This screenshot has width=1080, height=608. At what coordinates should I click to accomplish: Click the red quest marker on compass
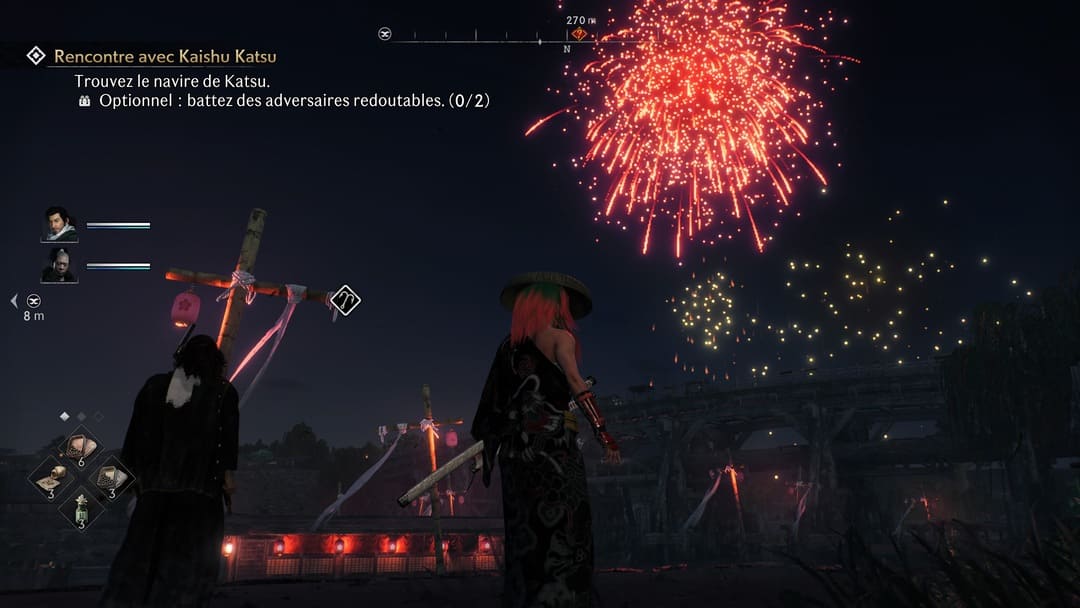(579, 34)
